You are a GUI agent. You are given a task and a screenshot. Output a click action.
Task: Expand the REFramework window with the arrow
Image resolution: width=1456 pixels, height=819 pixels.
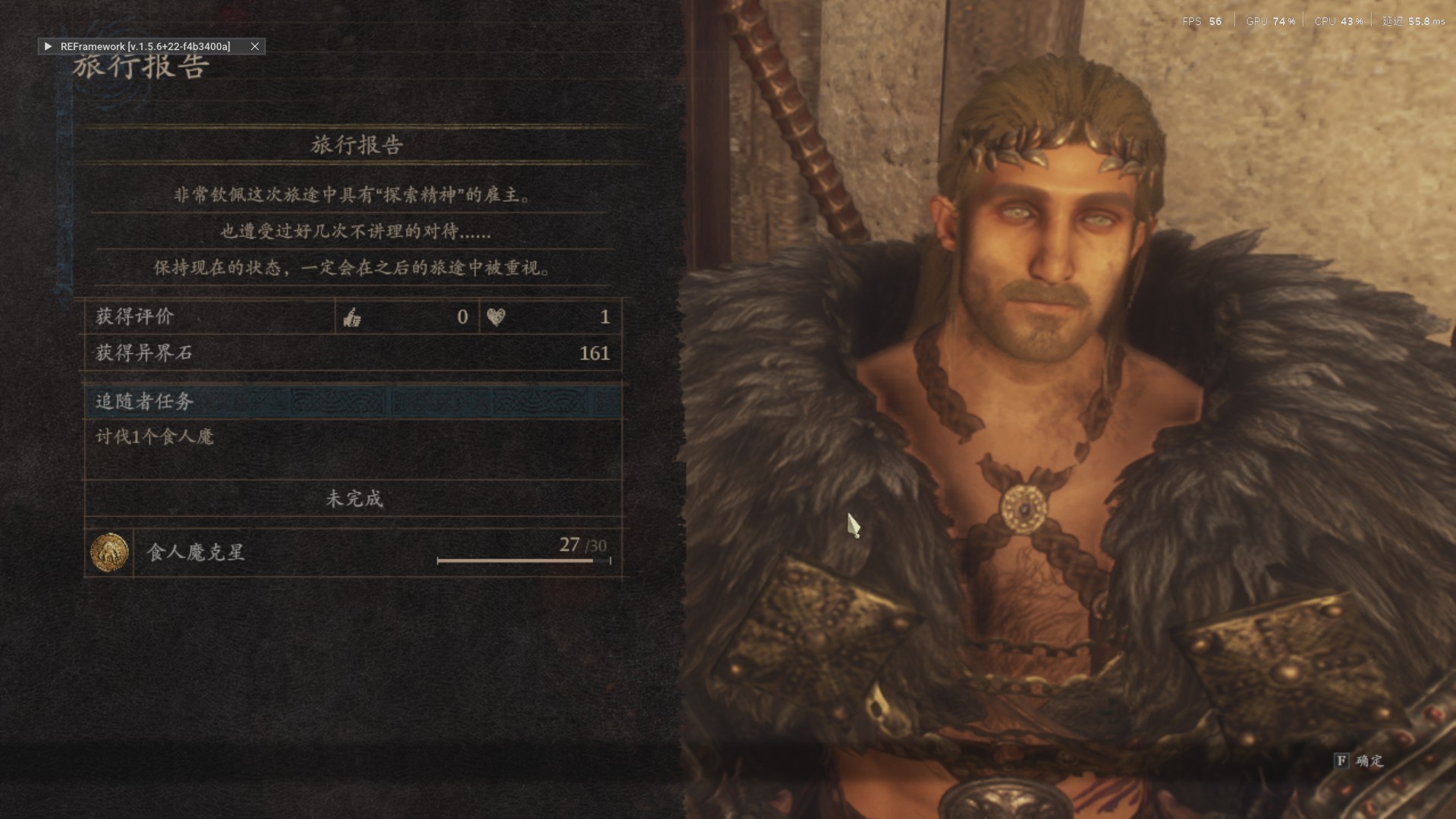48,46
